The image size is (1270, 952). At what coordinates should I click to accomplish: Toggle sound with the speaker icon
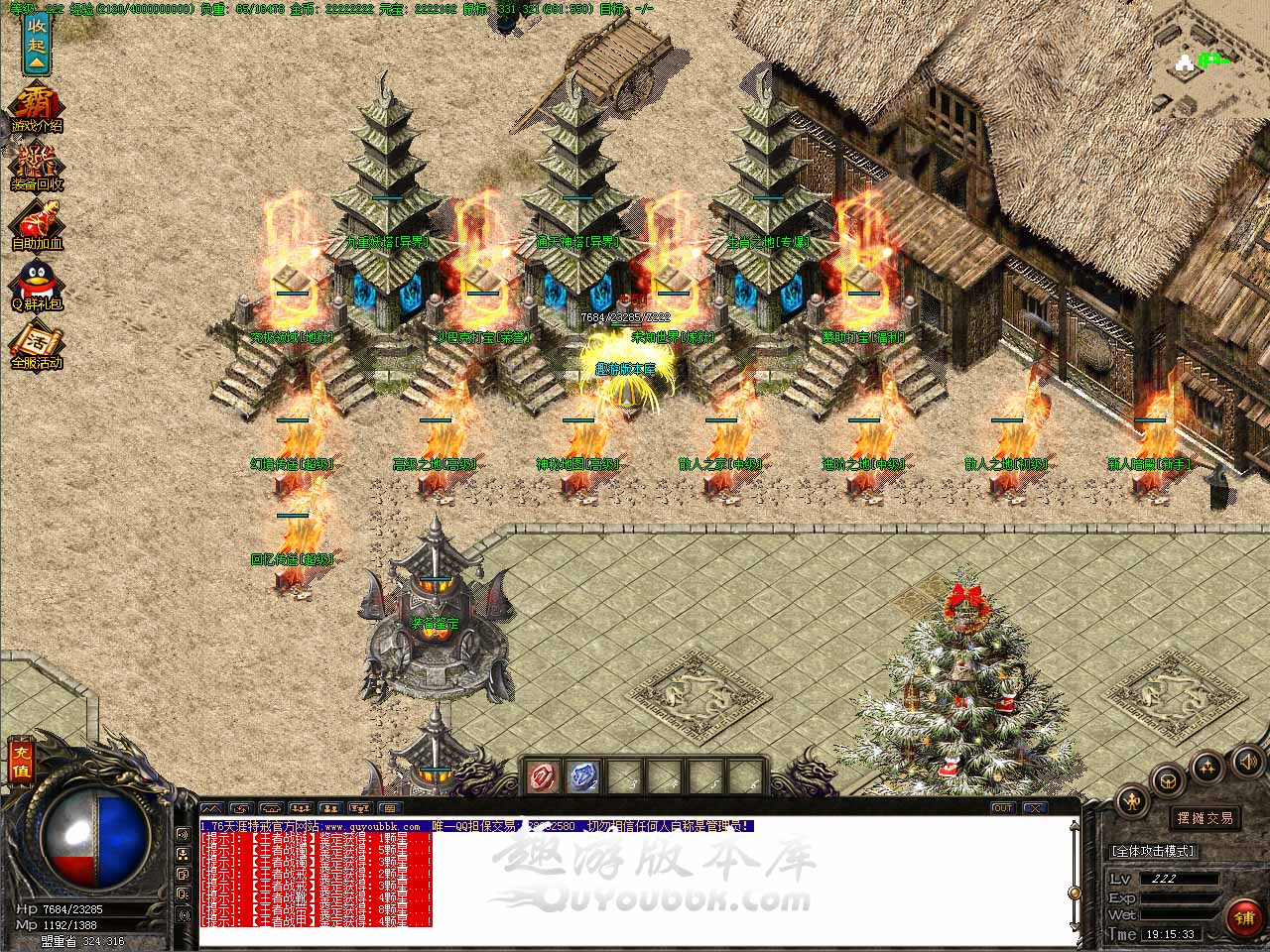pos(1246,762)
